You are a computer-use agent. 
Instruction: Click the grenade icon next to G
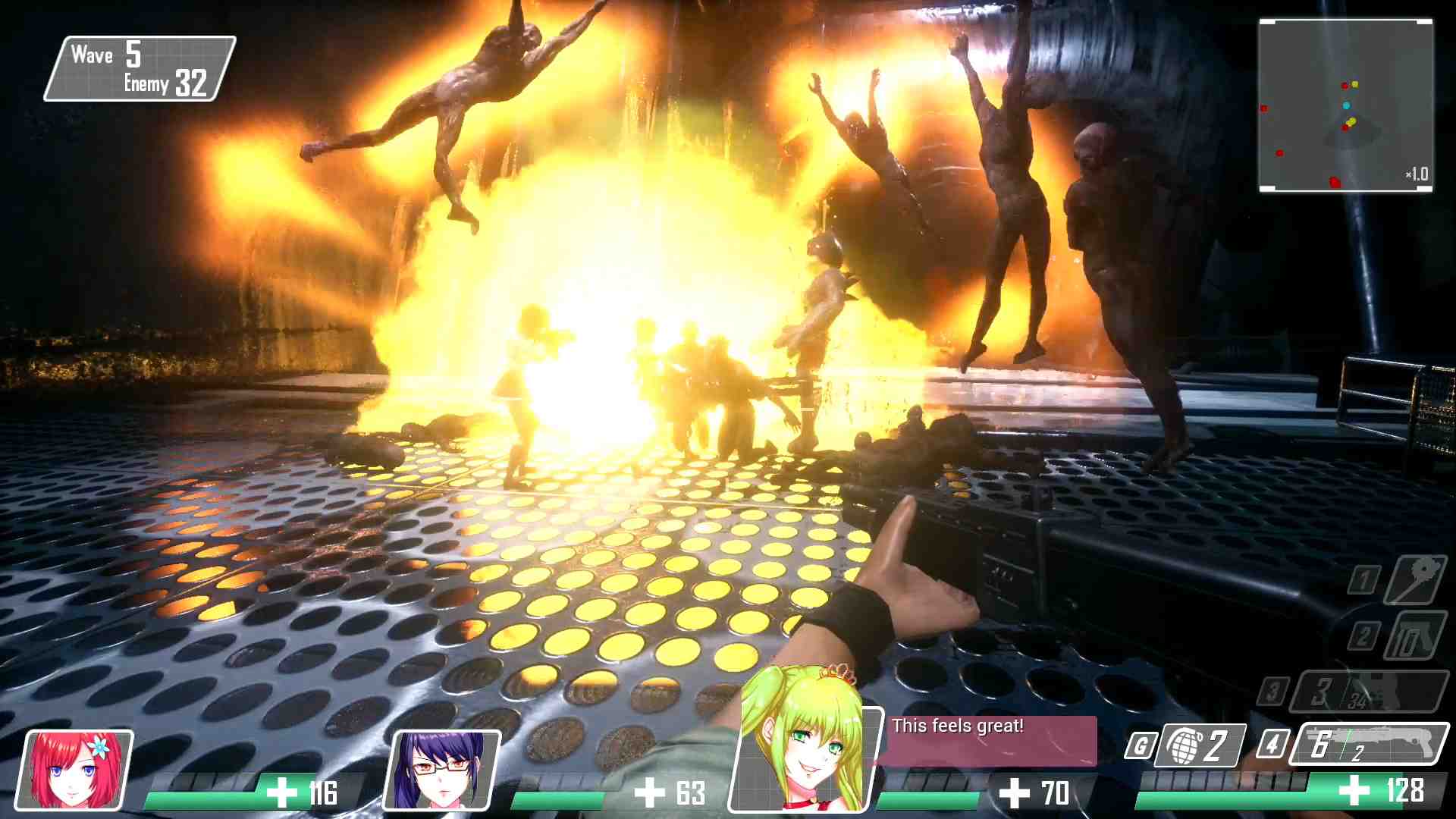pos(1186,745)
